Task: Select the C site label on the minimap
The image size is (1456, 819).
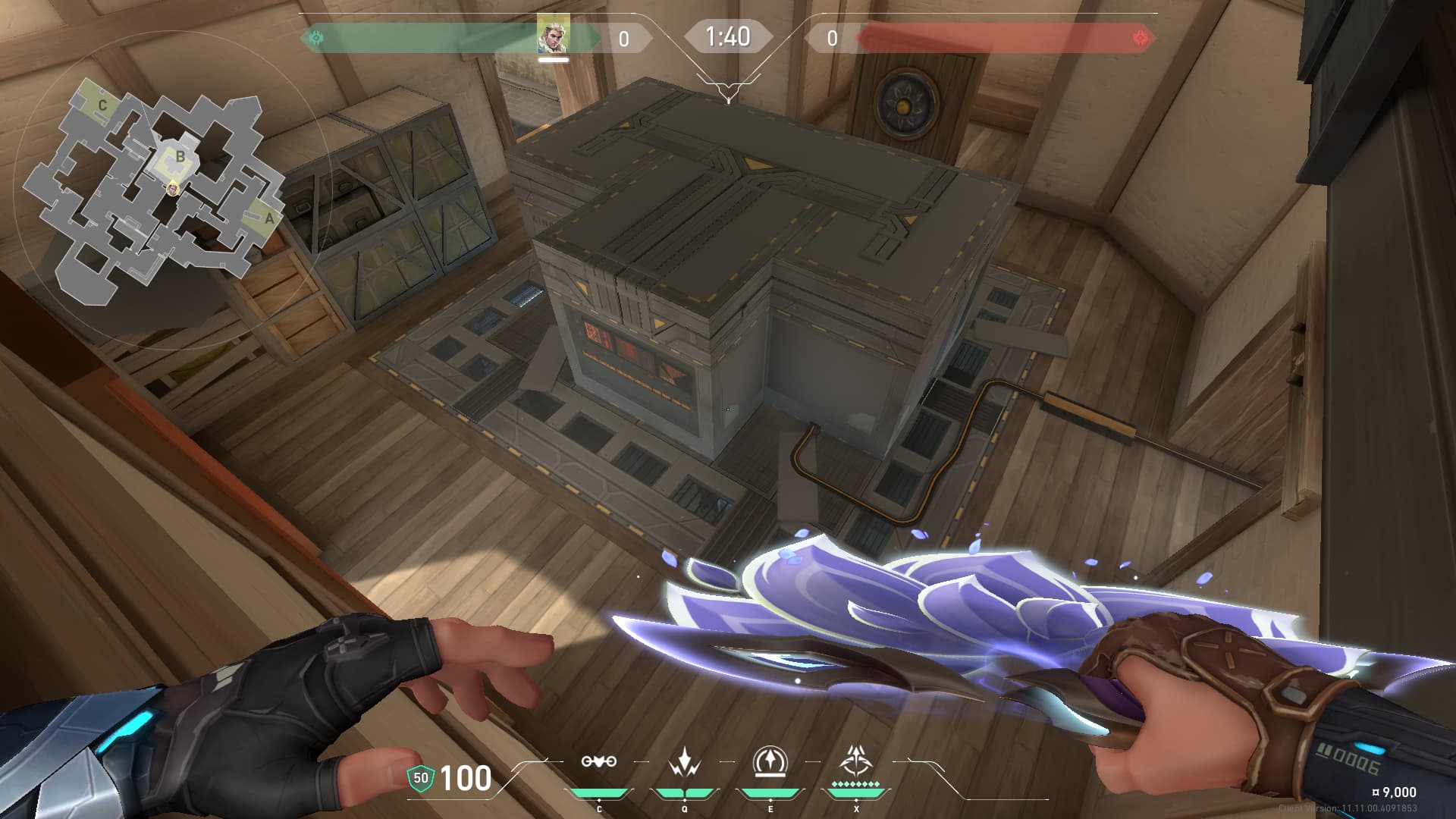Action: [x=102, y=106]
